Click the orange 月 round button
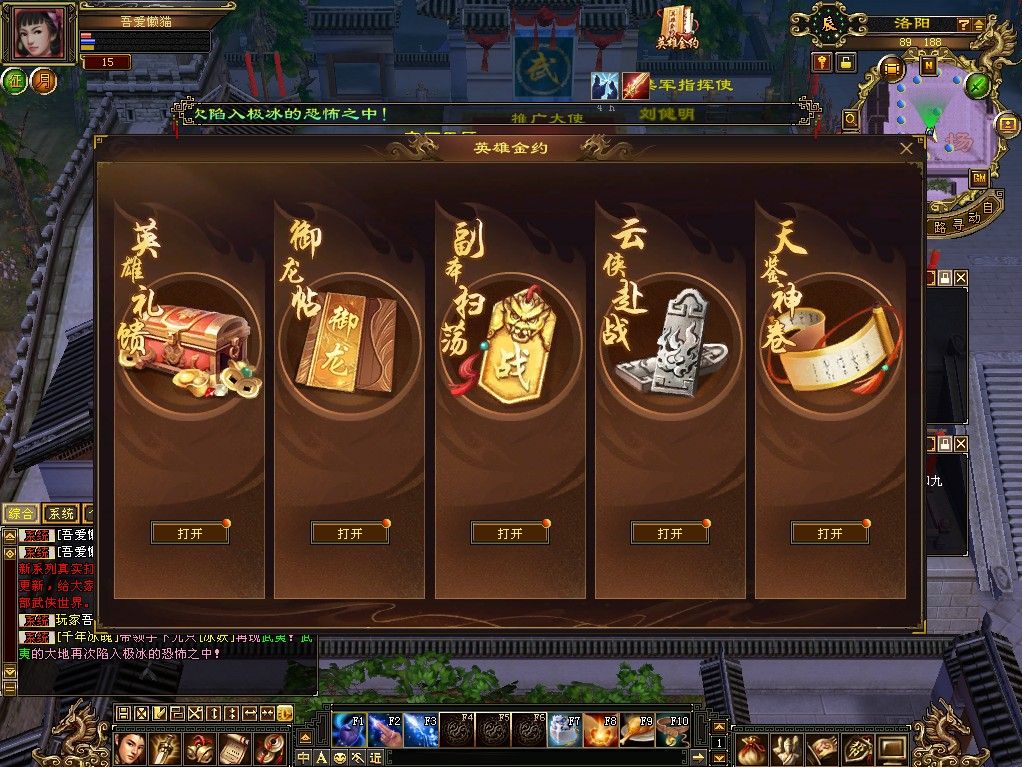The width and height of the screenshot is (1022, 767). pos(43,81)
